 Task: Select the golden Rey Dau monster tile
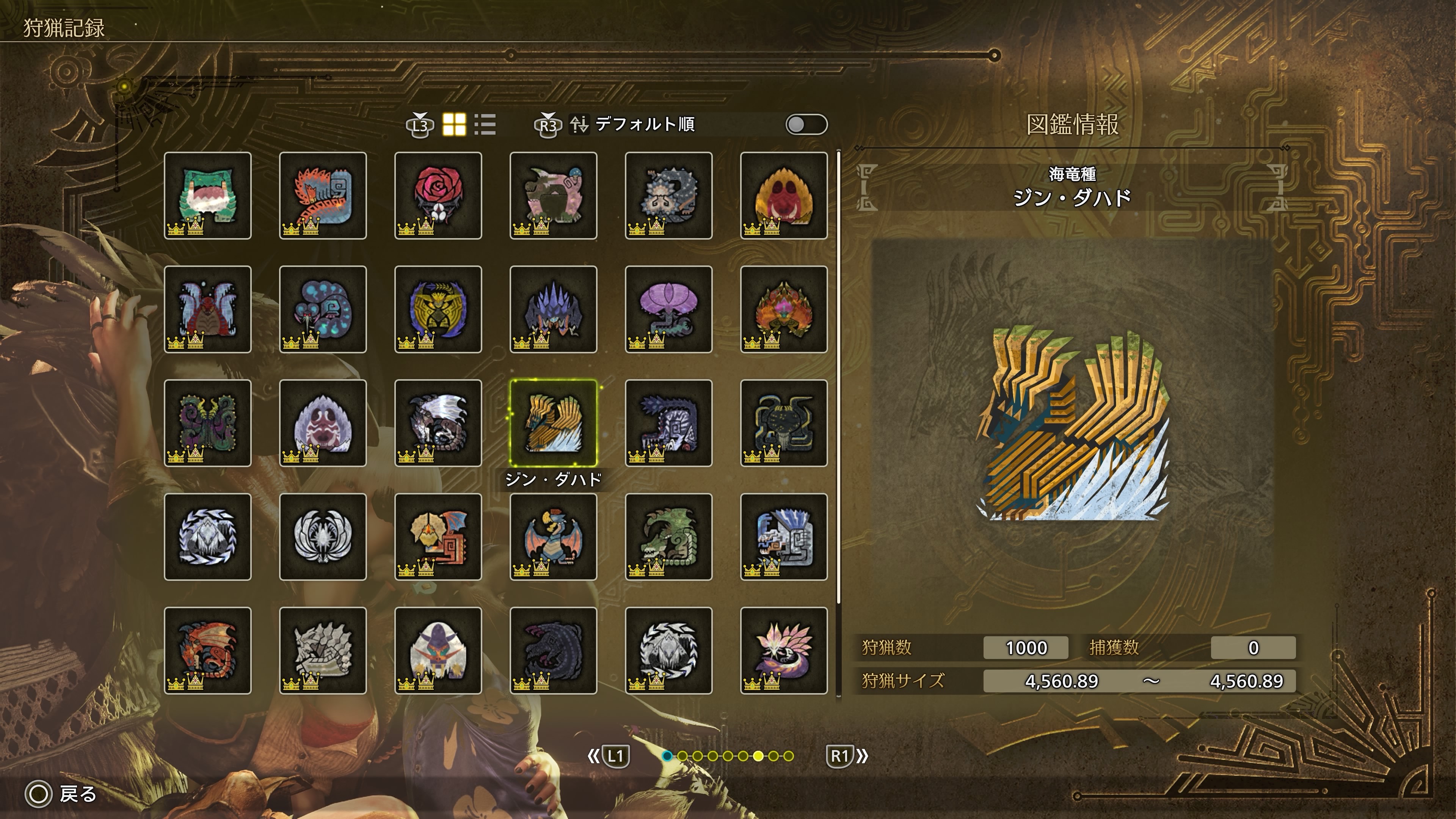(x=438, y=309)
